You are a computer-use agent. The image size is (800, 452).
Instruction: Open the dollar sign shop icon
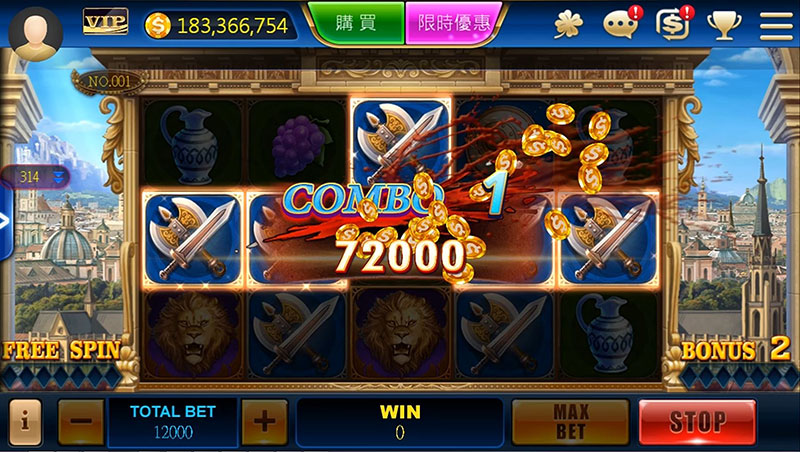coord(673,24)
